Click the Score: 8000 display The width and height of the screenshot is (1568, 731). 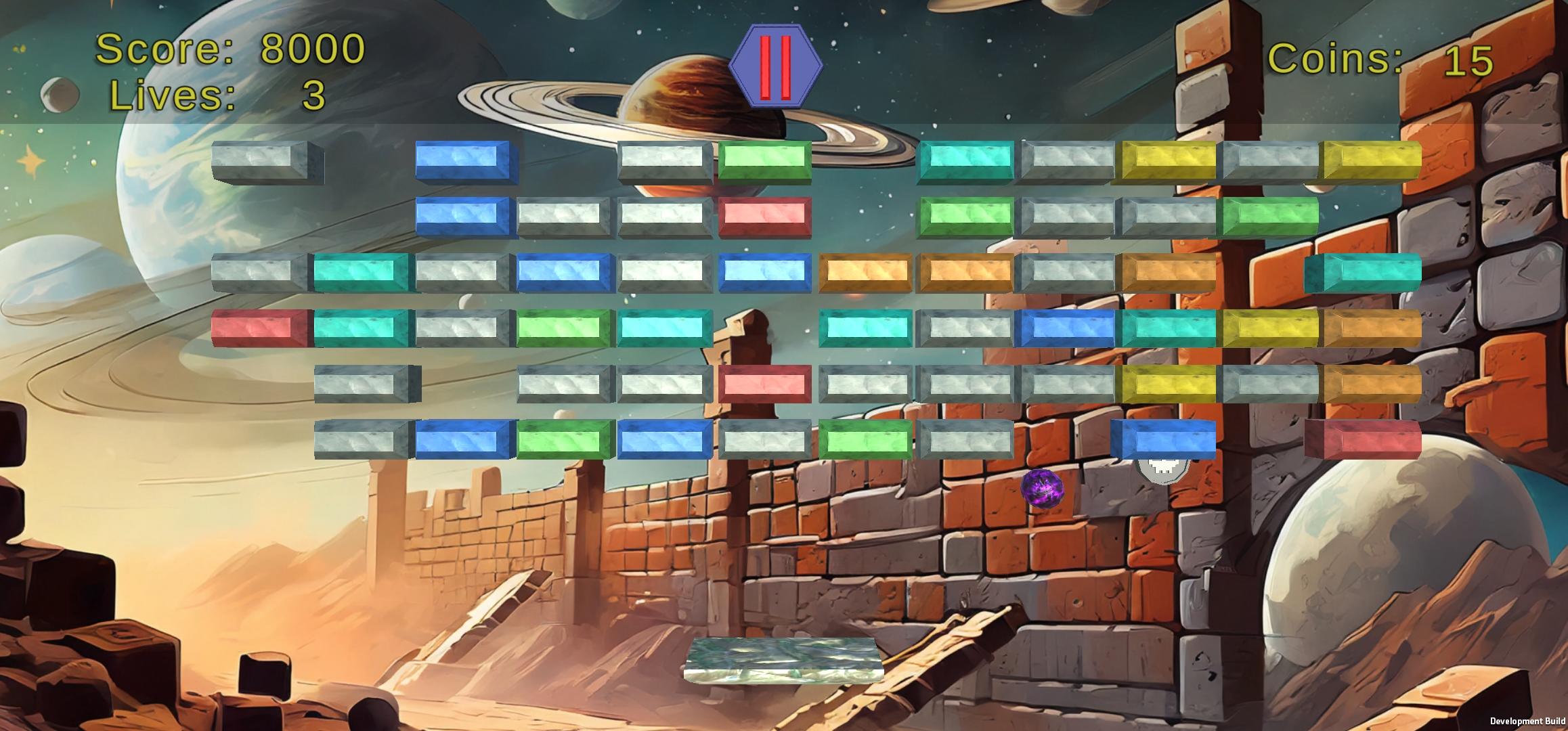click(x=230, y=49)
